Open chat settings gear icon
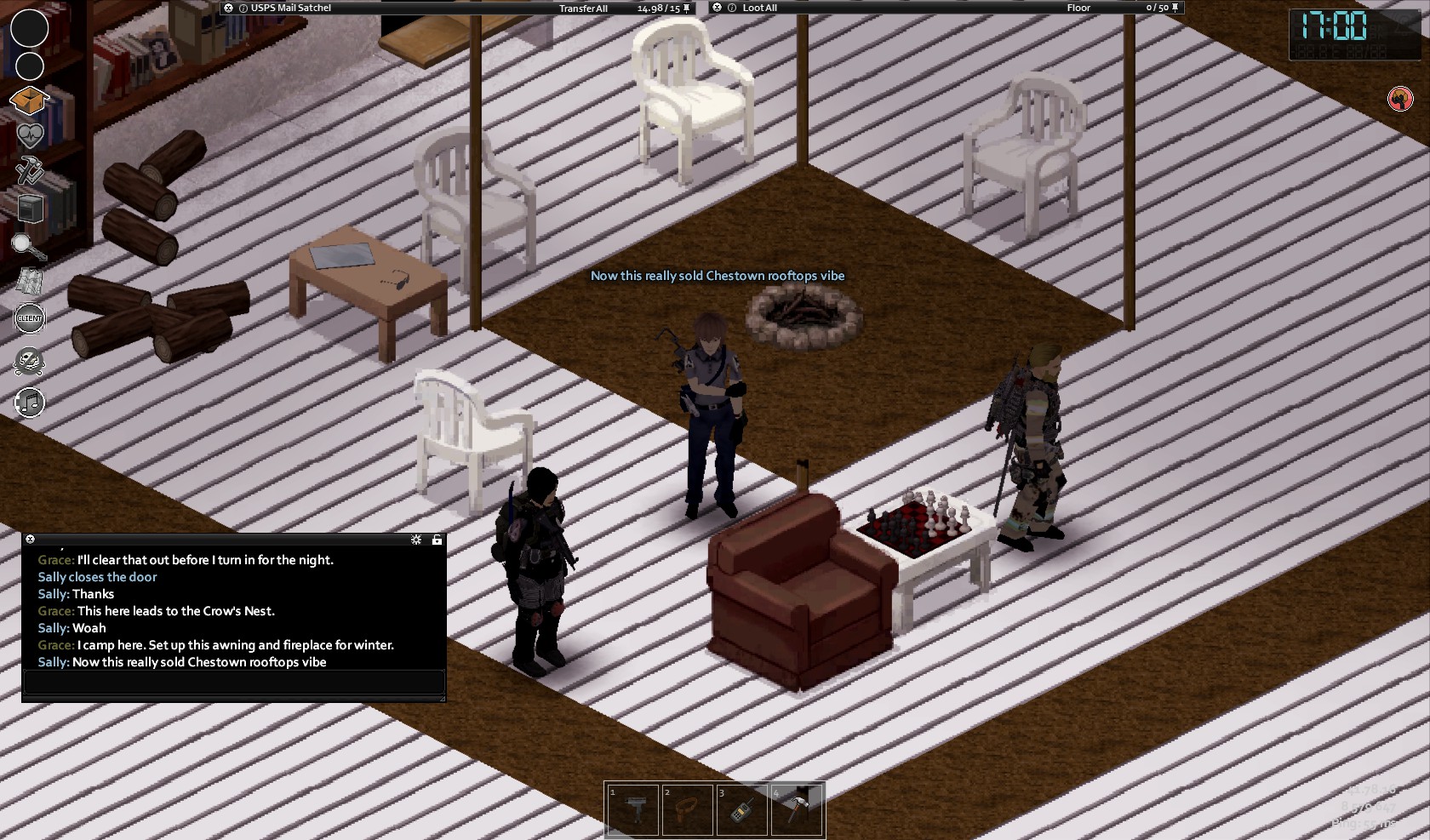Screen dimensions: 1430x840 coord(416,540)
